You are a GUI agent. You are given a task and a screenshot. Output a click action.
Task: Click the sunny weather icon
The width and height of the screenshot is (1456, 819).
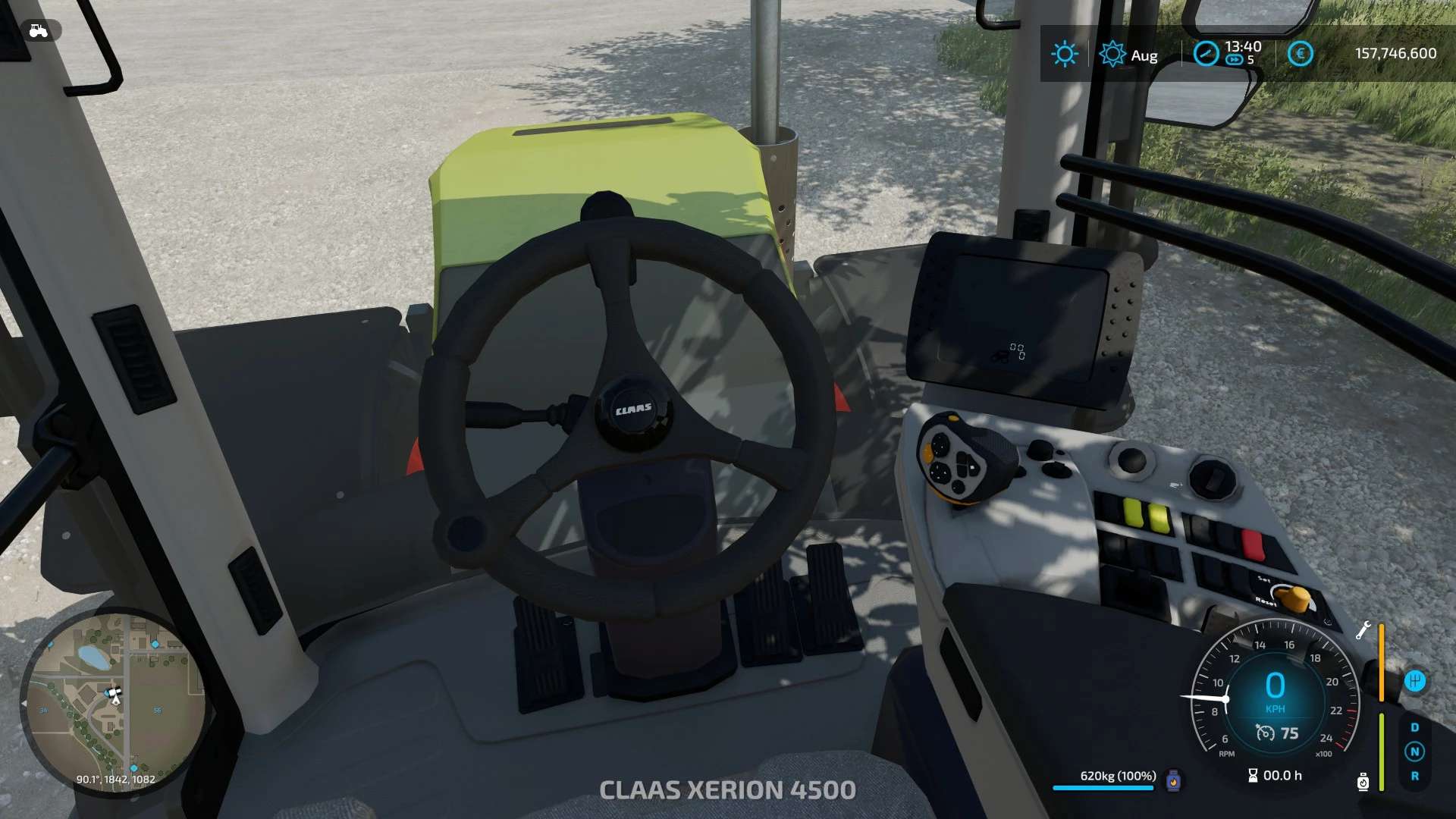pyautogui.click(x=1064, y=54)
